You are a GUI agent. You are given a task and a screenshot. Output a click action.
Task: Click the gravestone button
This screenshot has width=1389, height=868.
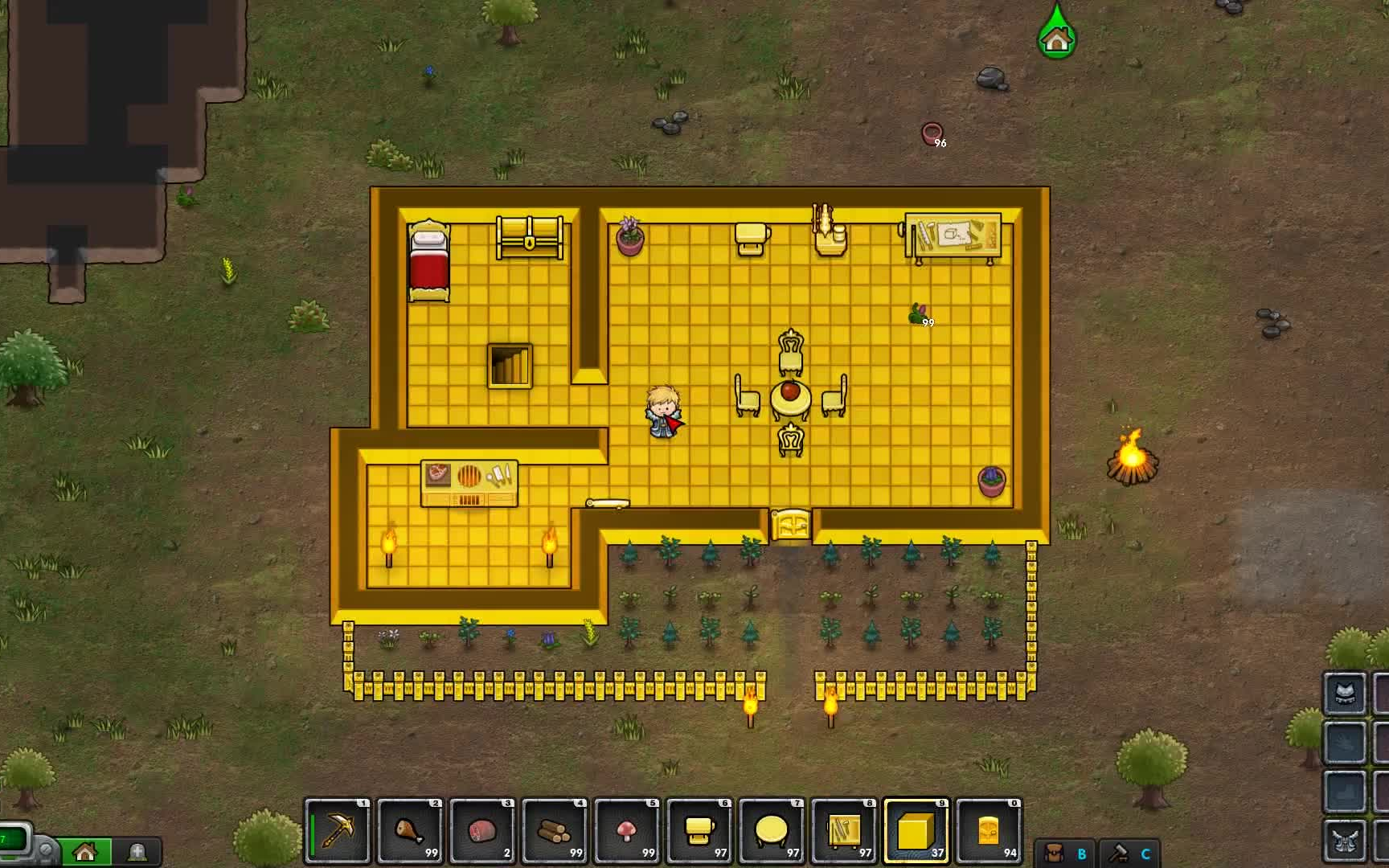click(x=137, y=851)
